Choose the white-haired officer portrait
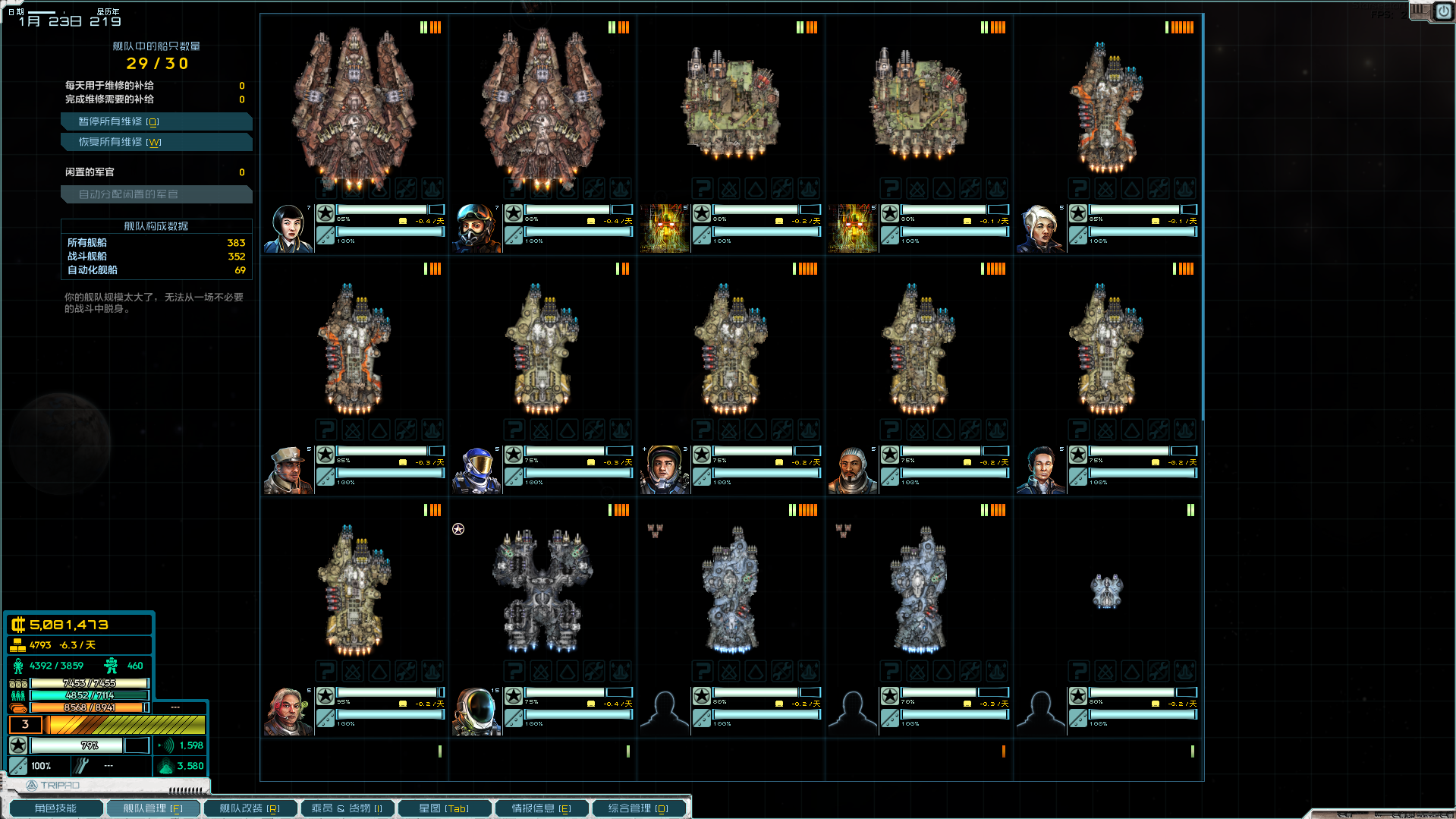1456x819 pixels. (x=1041, y=228)
